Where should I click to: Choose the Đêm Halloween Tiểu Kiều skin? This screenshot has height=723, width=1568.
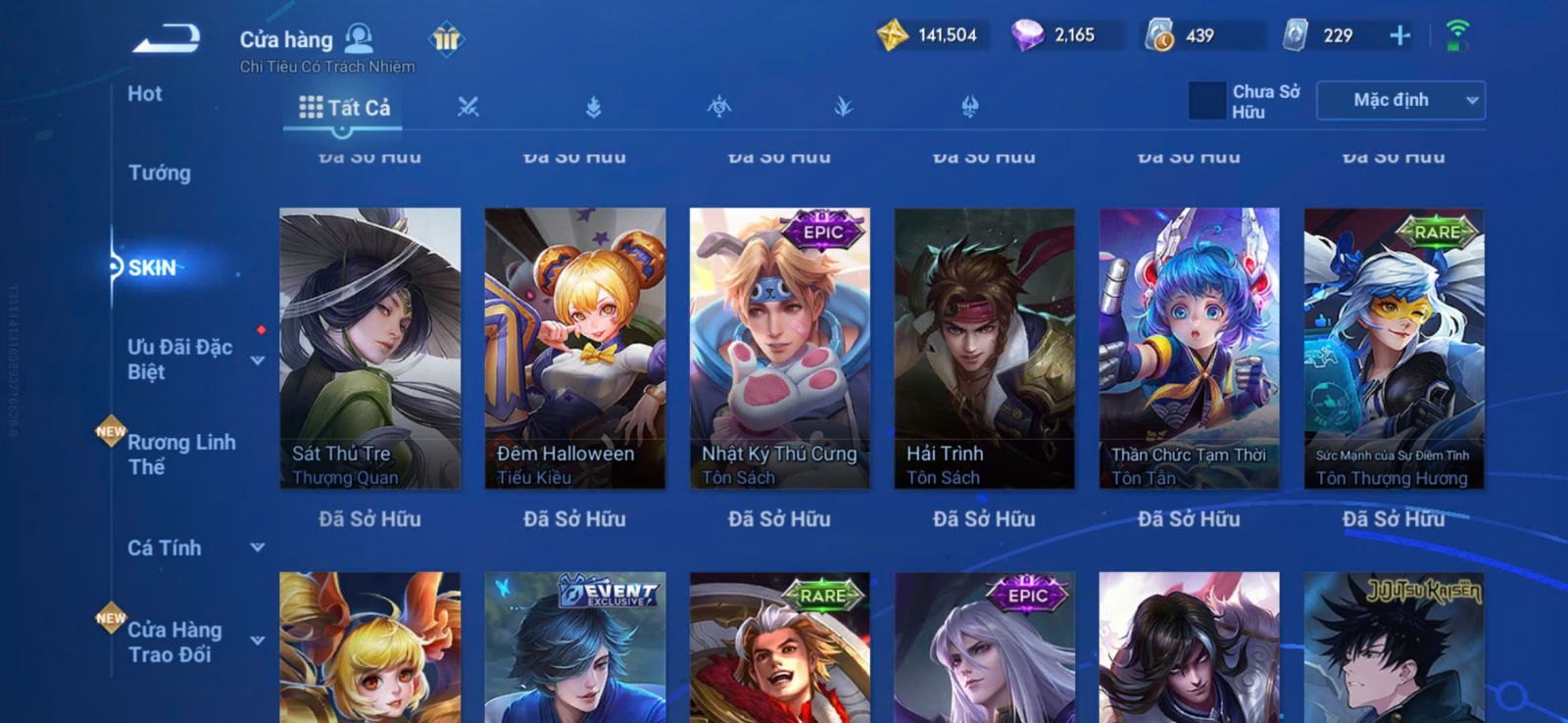pos(575,348)
